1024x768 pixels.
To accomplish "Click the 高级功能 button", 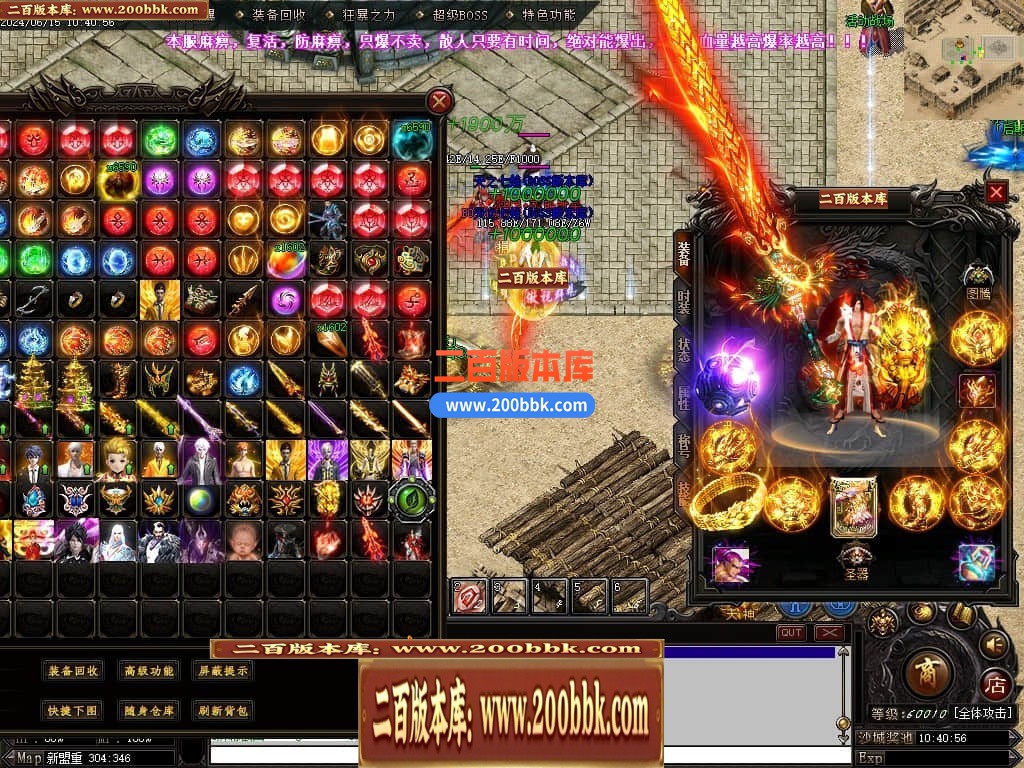I will coord(148,671).
